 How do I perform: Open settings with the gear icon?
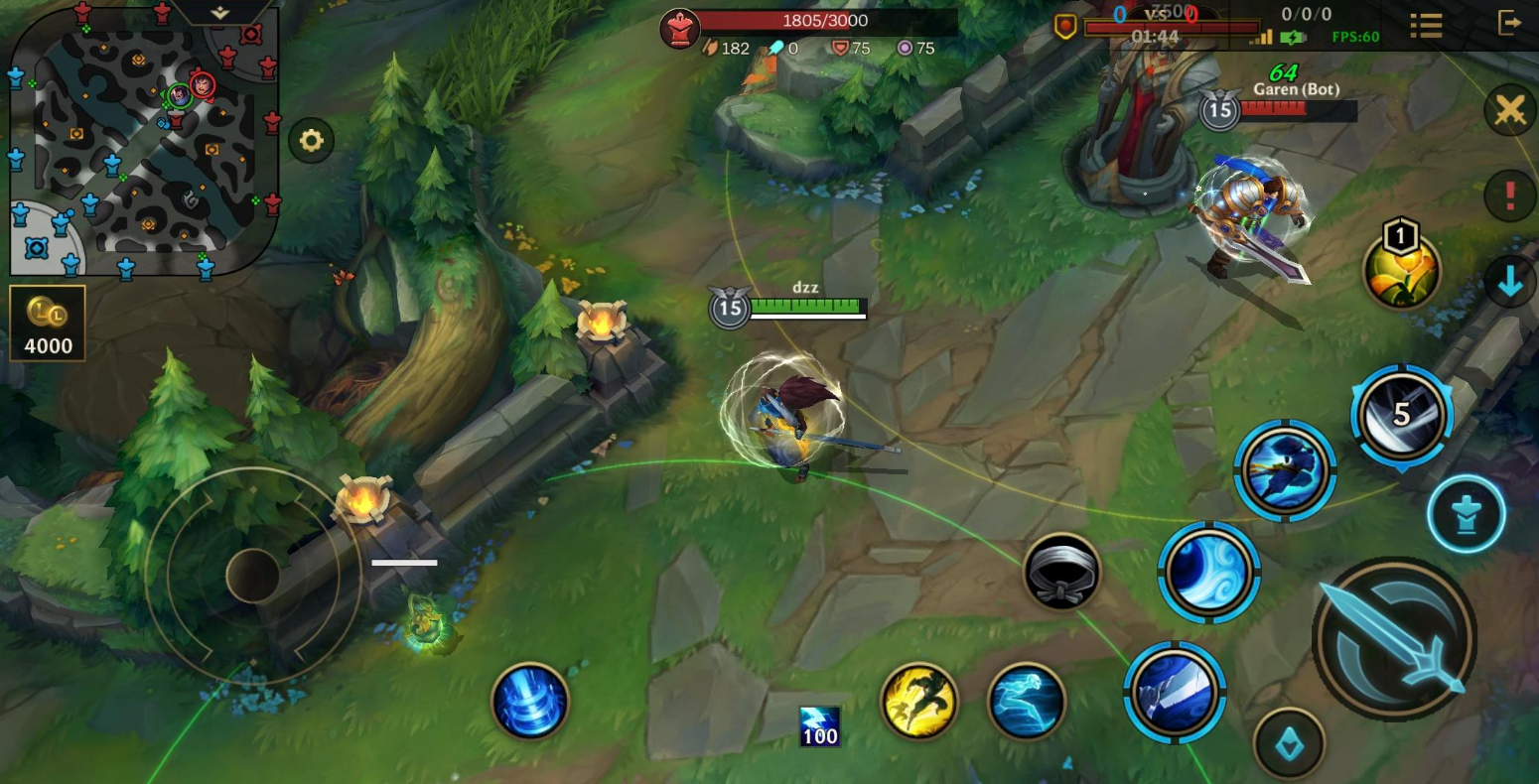point(311,141)
